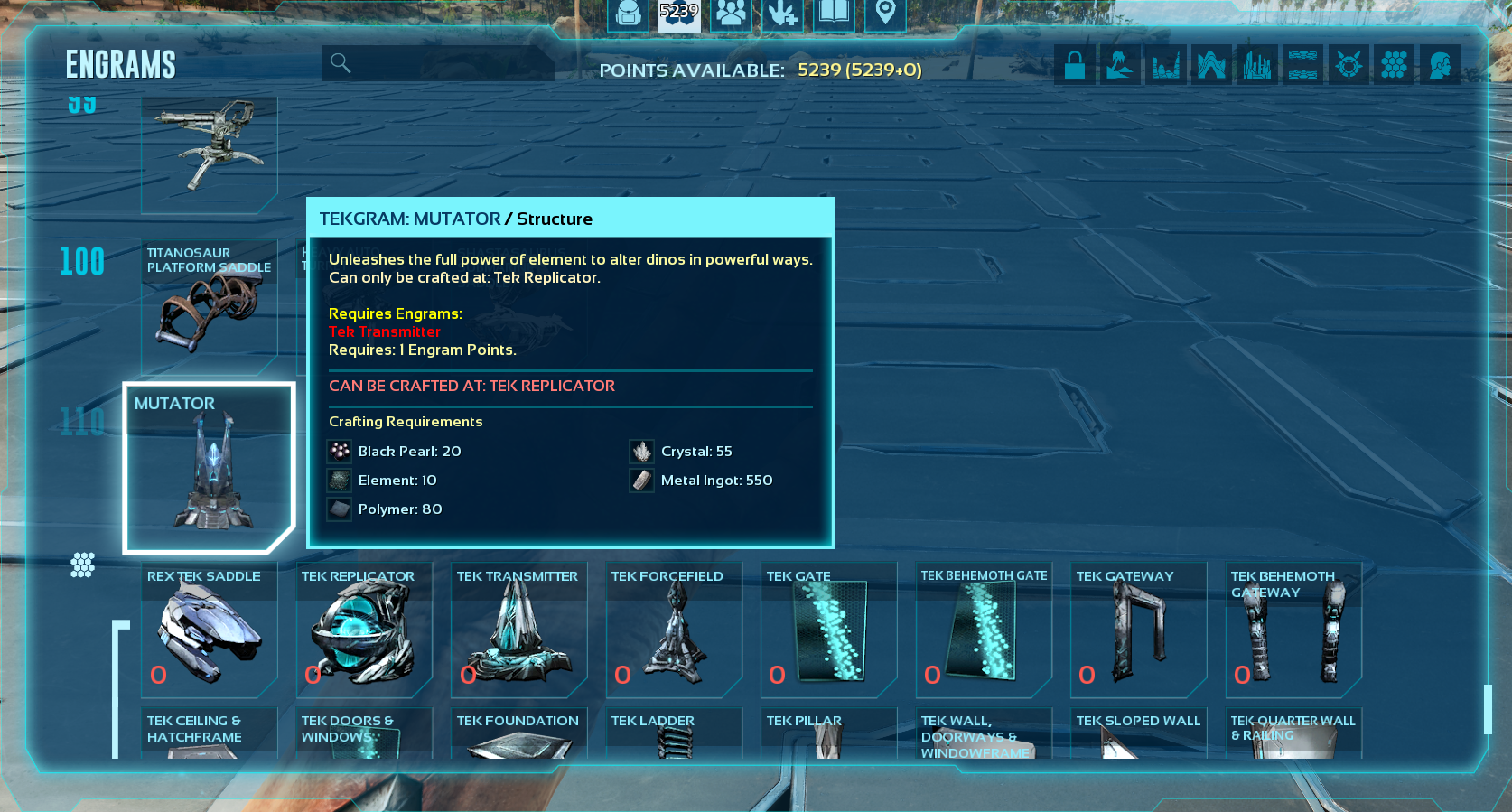Choose the Tek Gate engram

point(829,630)
